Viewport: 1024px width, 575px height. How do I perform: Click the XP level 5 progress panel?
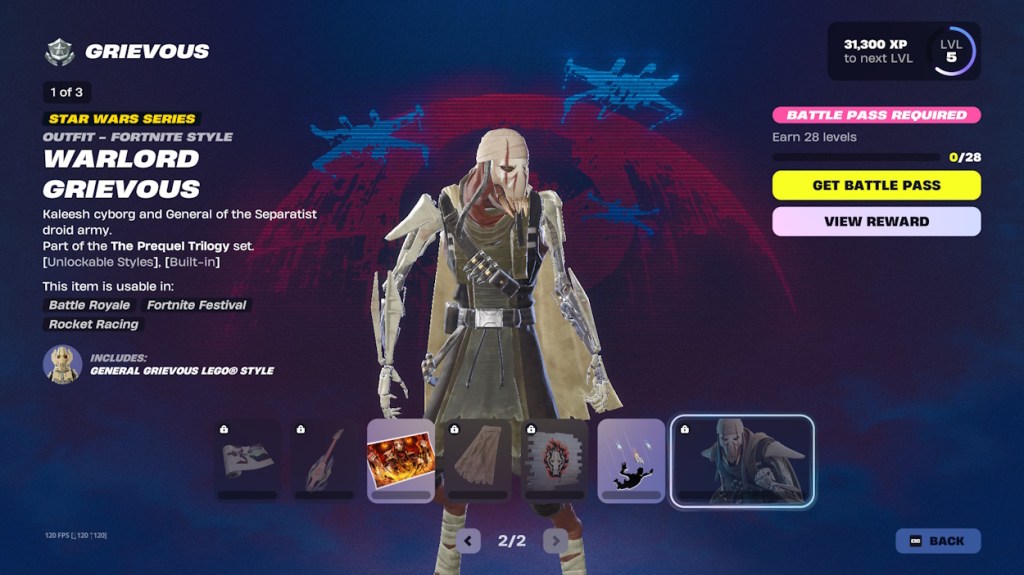[x=903, y=51]
